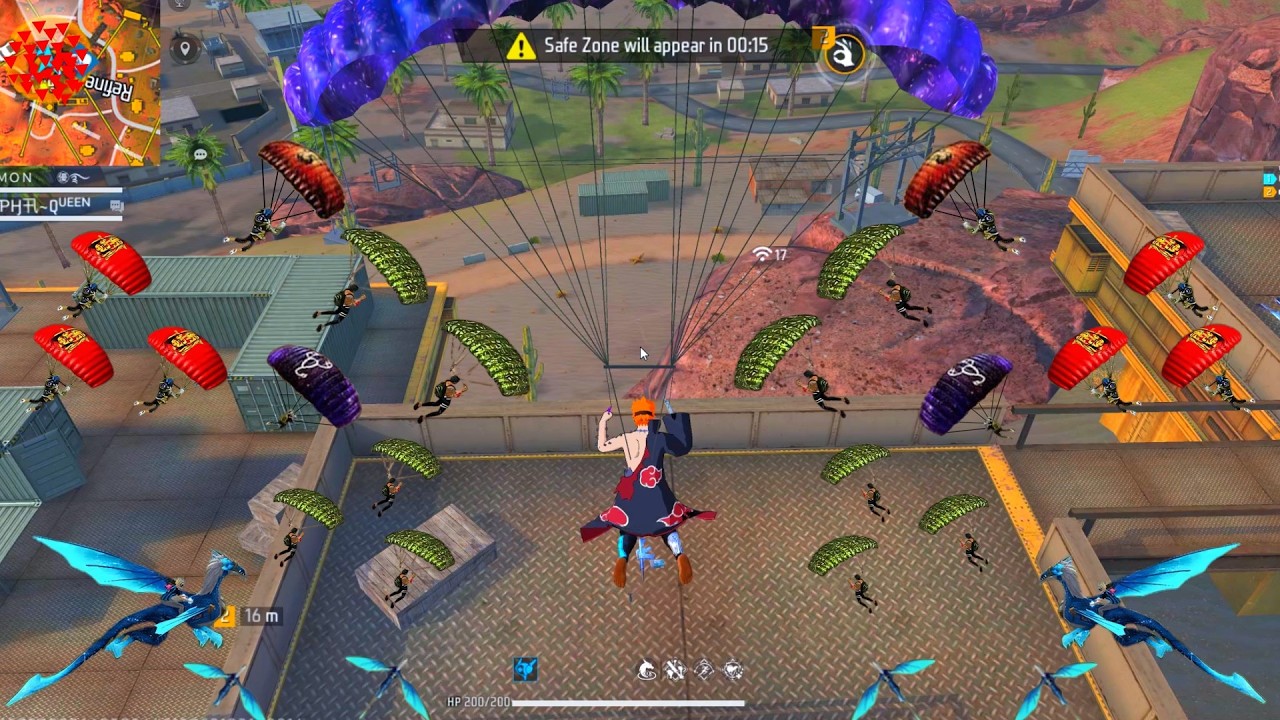Select teammate Queen's name row

tap(60, 204)
